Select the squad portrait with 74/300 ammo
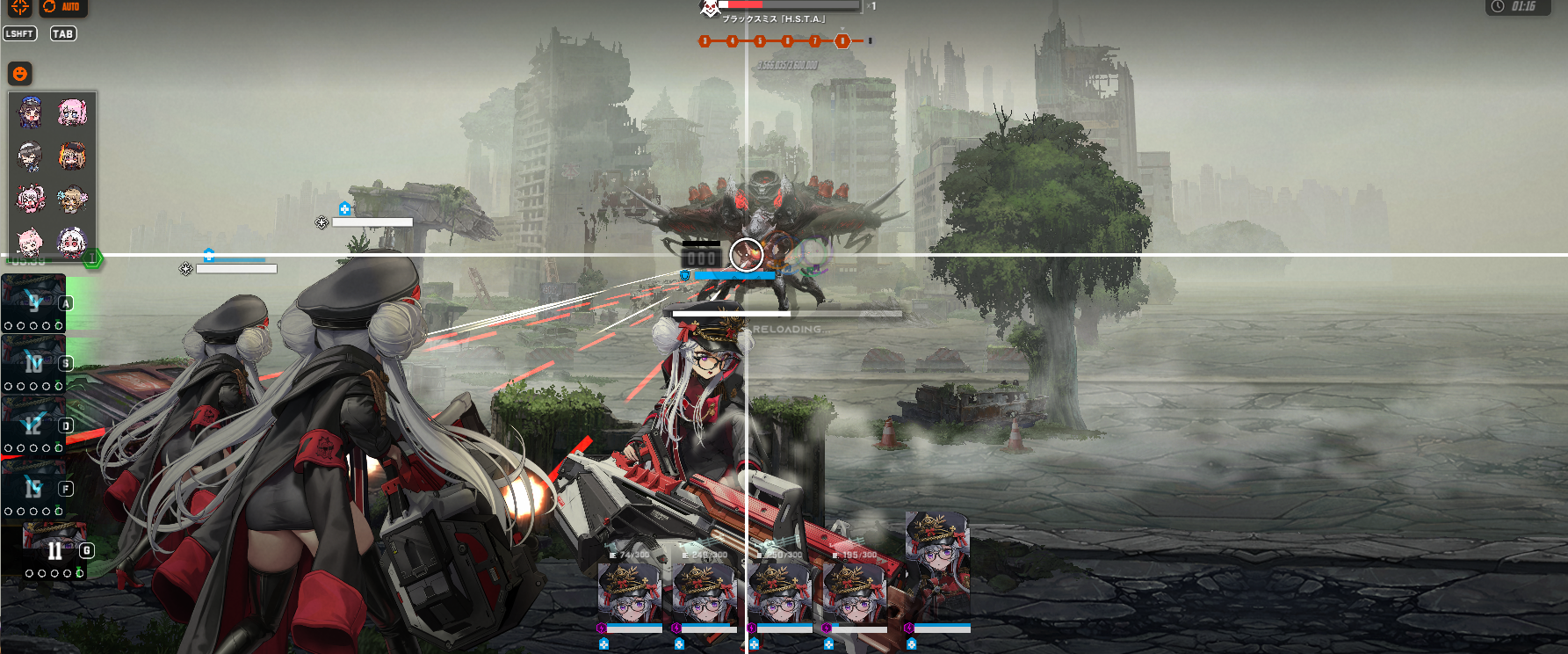The height and width of the screenshot is (654, 1568). (x=629, y=592)
